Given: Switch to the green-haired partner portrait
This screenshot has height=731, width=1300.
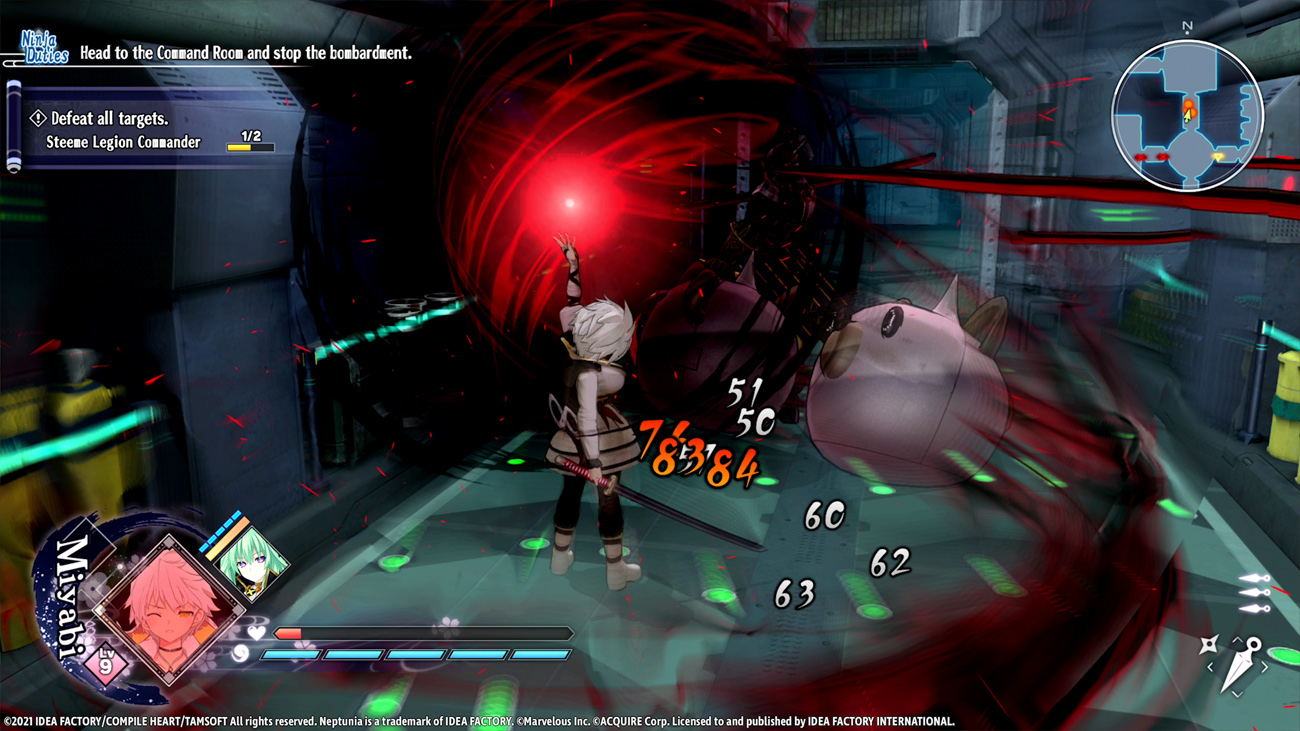Looking at the screenshot, I should coord(251,562).
